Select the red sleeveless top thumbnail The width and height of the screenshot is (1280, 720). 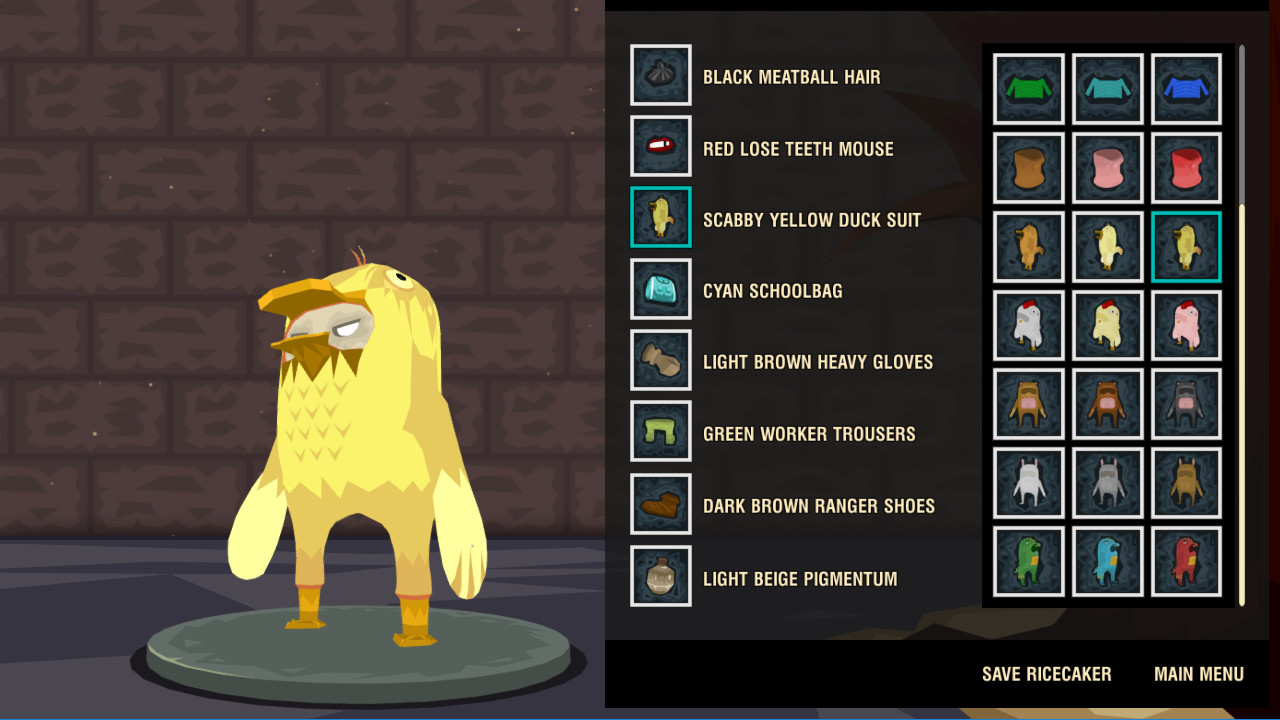[x=1186, y=168]
